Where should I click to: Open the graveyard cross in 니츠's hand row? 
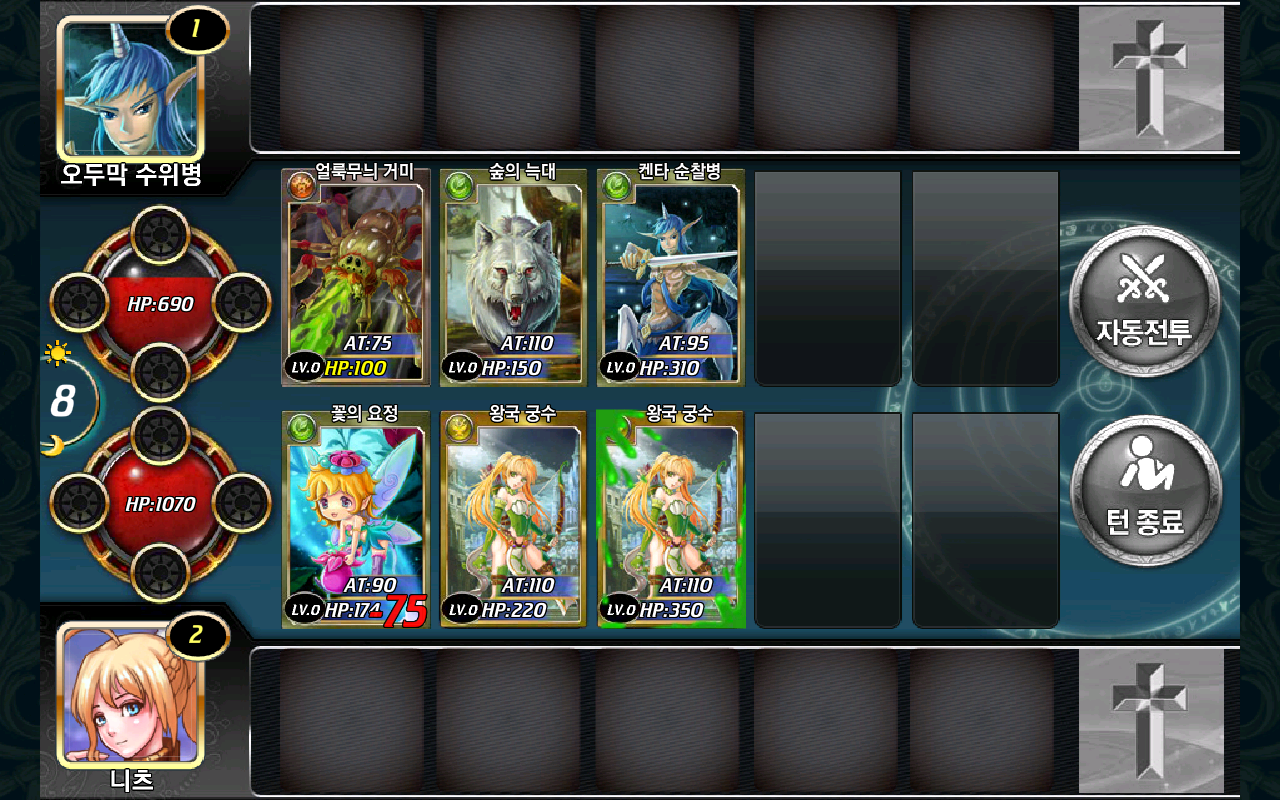1150,720
